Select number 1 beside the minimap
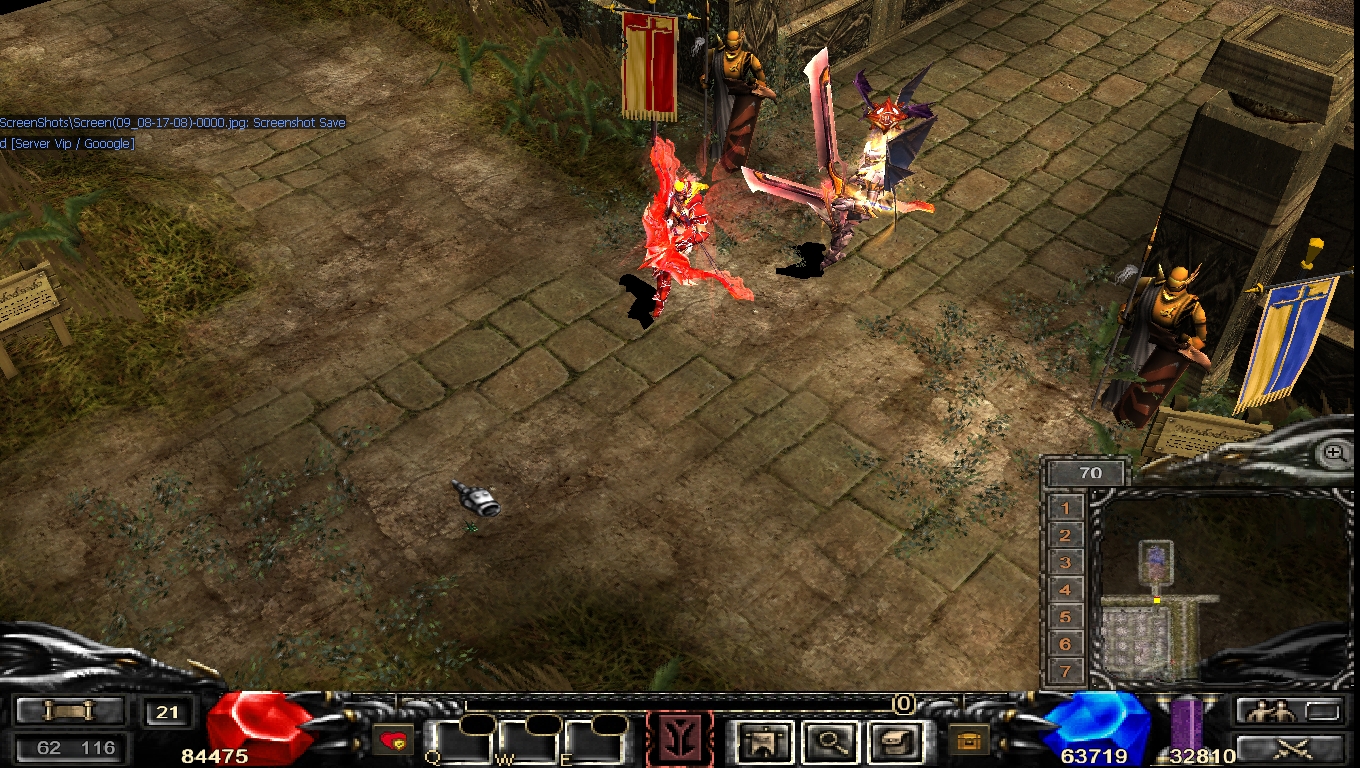This screenshot has width=1360, height=768. [x=1065, y=508]
